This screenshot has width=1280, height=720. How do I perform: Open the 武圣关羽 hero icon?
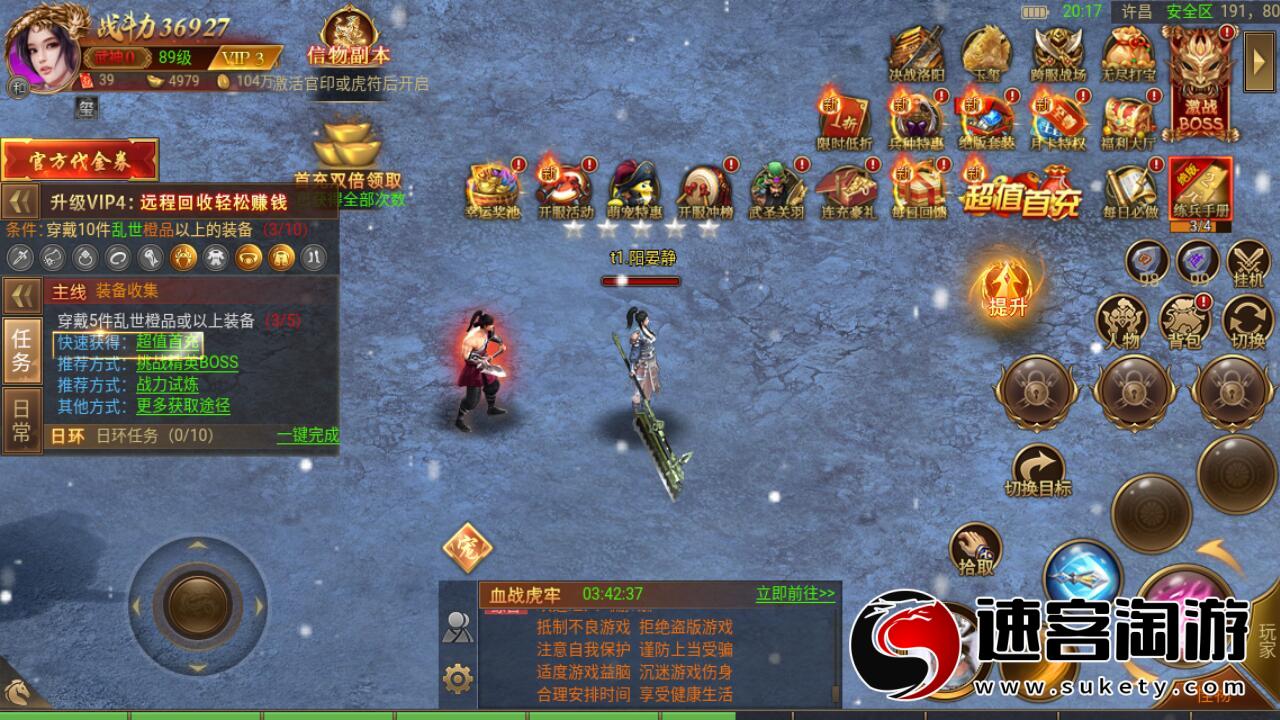(x=777, y=190)
